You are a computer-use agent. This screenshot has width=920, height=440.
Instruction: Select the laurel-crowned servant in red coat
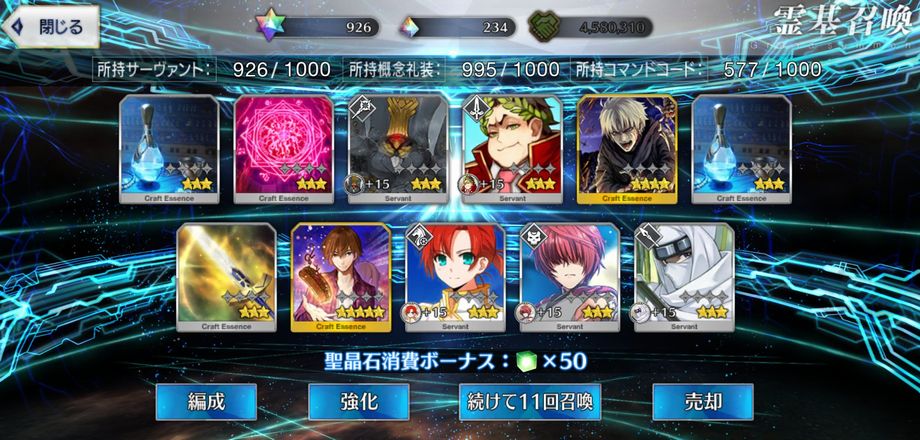coord(512,148)
